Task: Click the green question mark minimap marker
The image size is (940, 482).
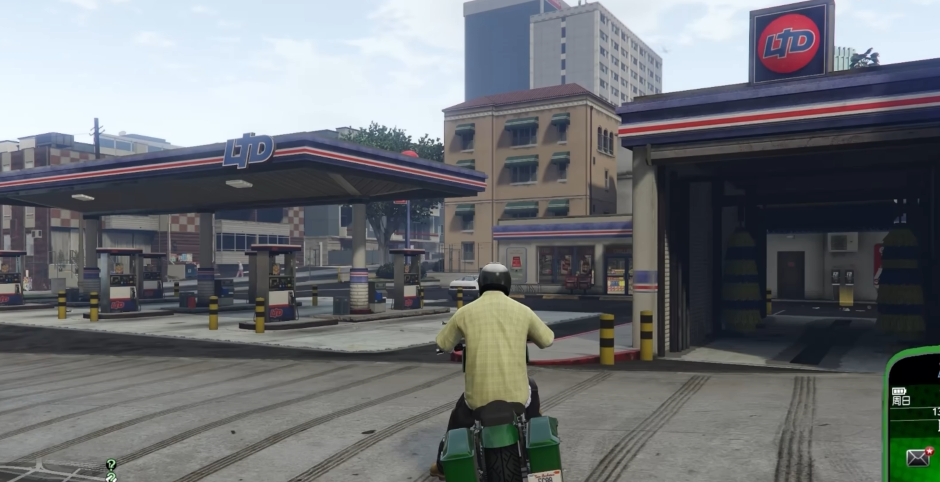Action: [x=111, y=464]
